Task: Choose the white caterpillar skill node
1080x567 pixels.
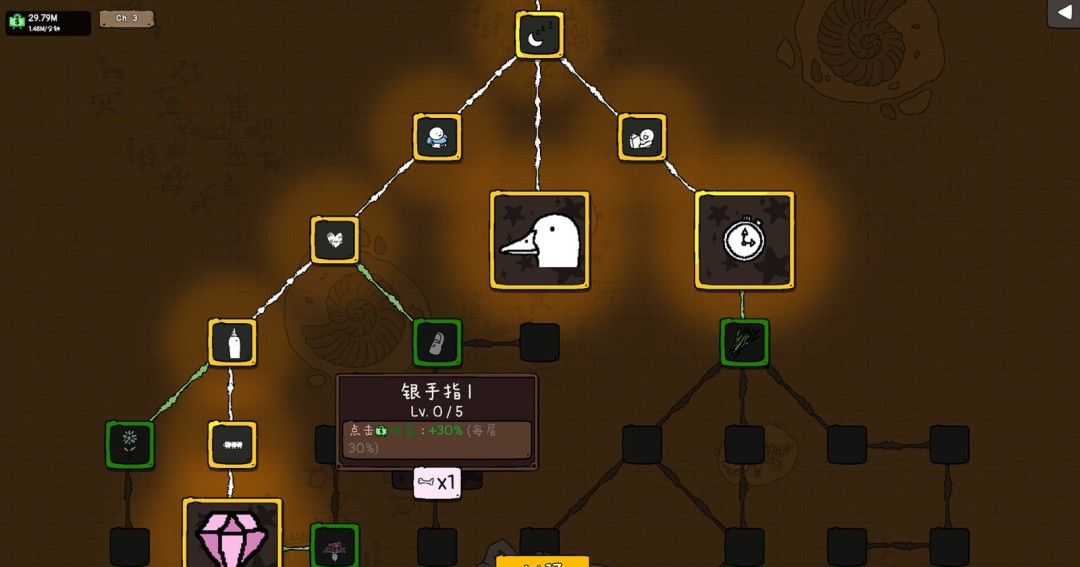Action: 233,445
